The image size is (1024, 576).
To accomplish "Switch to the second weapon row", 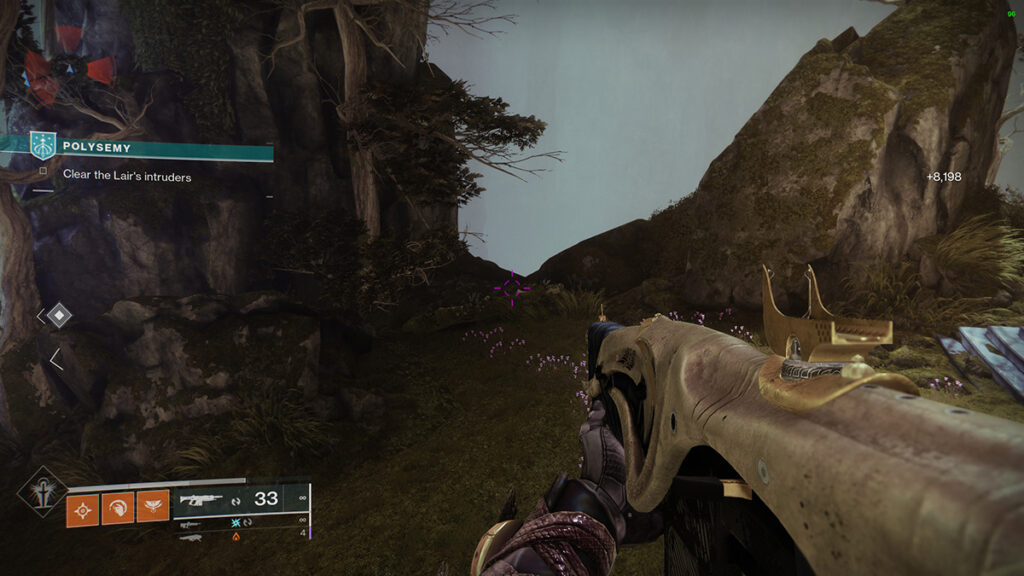I will (241, 522).
